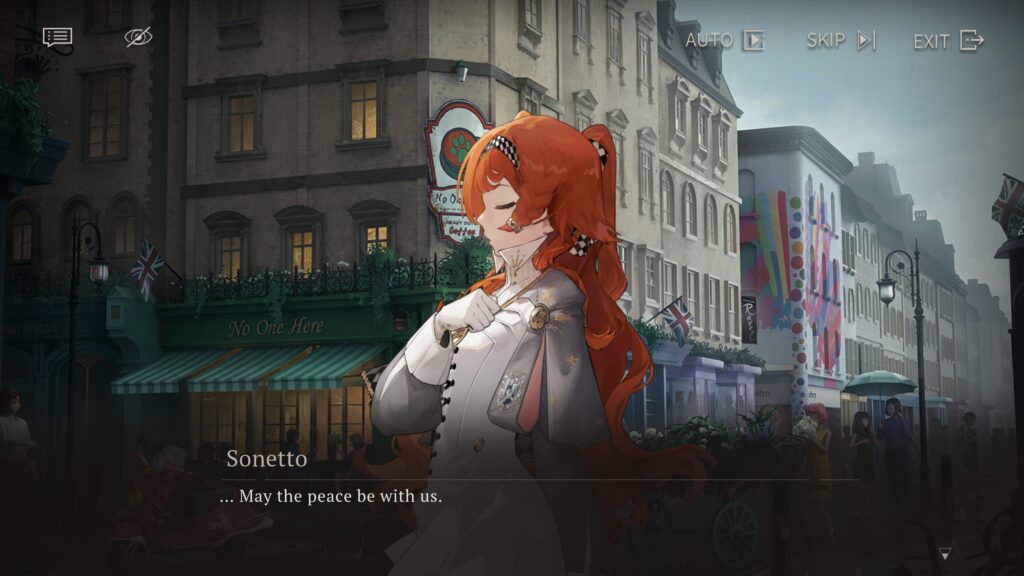Open the dialogue log icon
This screenshot has height=576, width=1024.
[57, 37]
